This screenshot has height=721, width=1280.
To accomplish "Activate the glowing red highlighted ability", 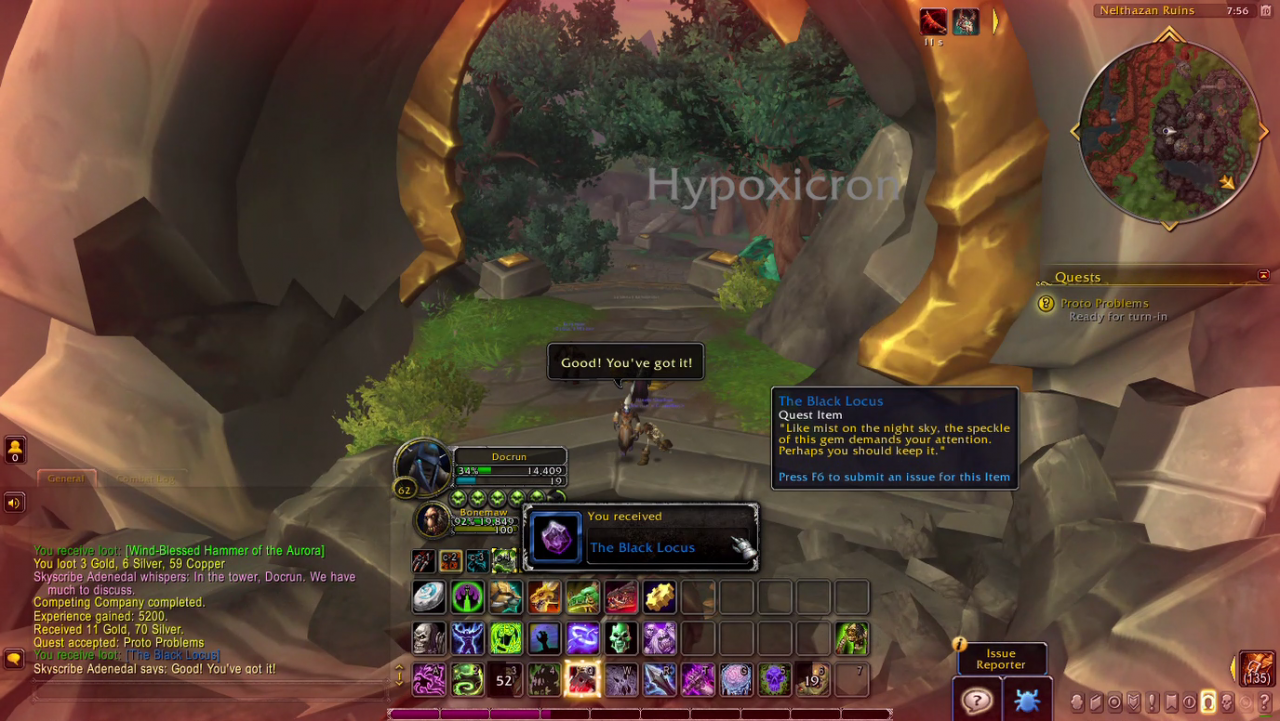I will (583, 679).
